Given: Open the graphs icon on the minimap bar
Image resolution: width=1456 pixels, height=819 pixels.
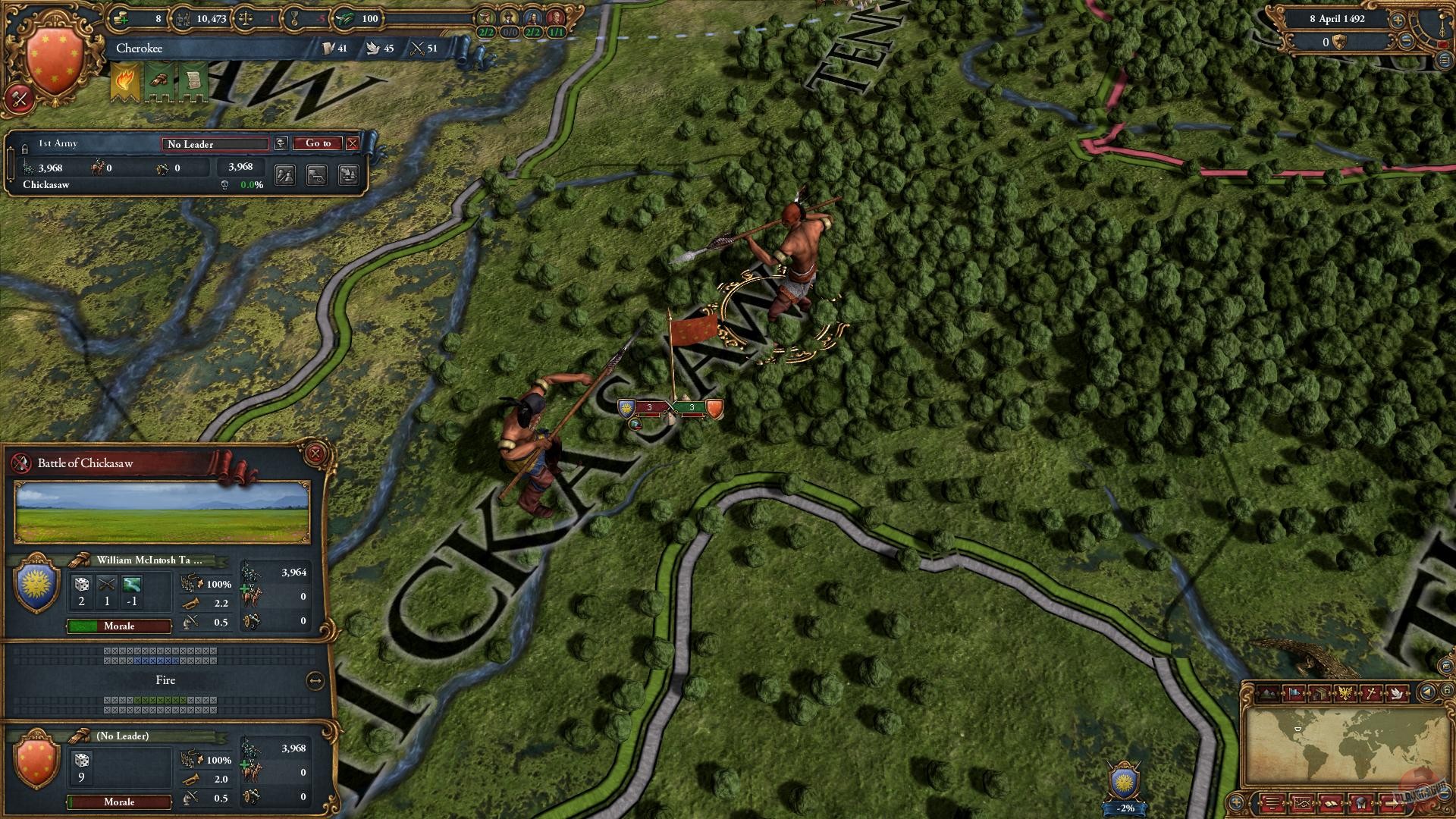Looking at the screenshot, I should pos(1302,804).
